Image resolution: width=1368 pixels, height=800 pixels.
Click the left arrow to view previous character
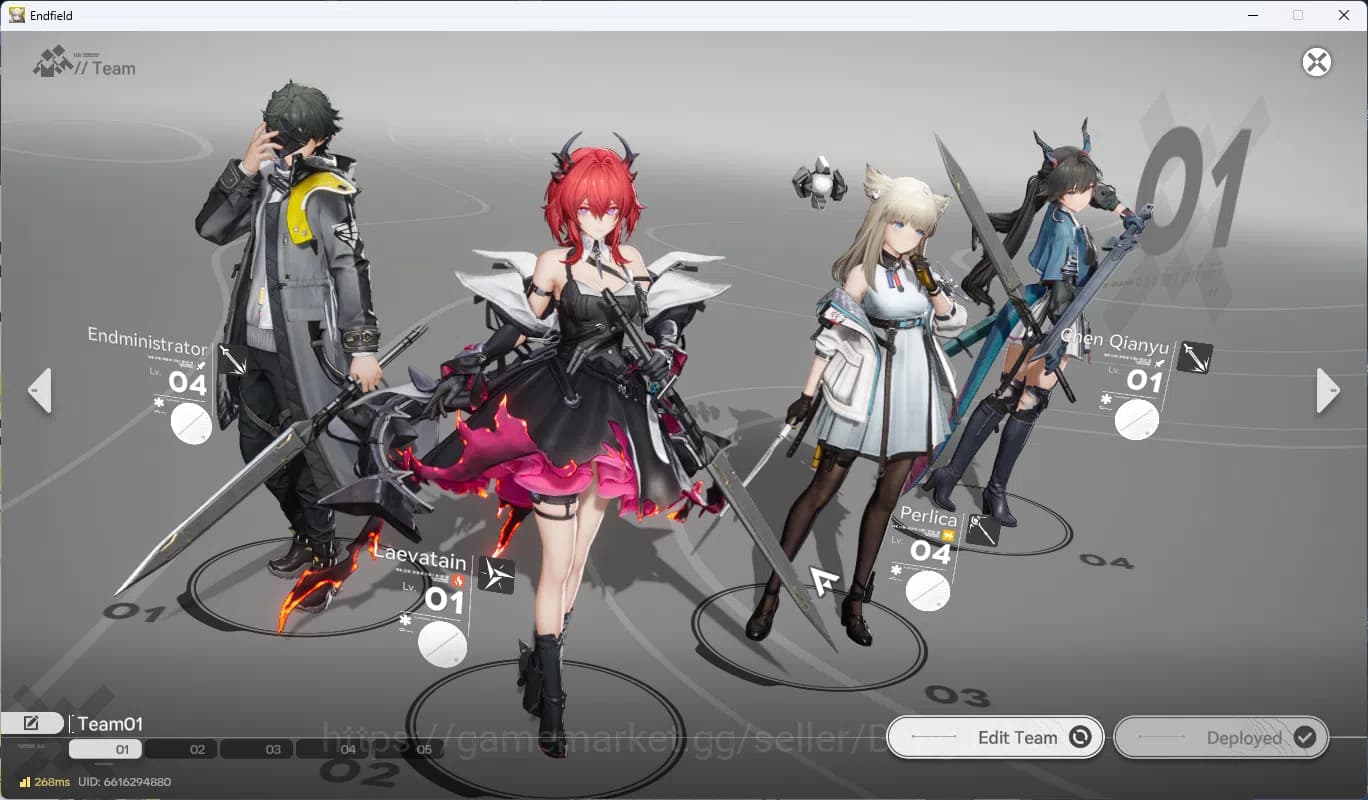click(40, 391)
